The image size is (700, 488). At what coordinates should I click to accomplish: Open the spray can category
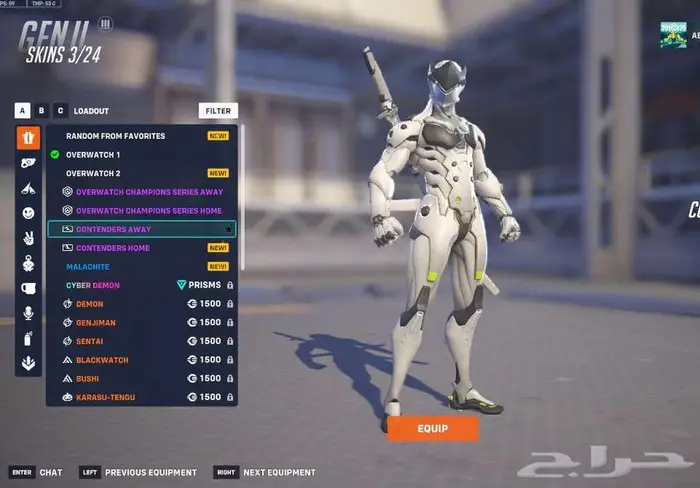pos(28,338)
